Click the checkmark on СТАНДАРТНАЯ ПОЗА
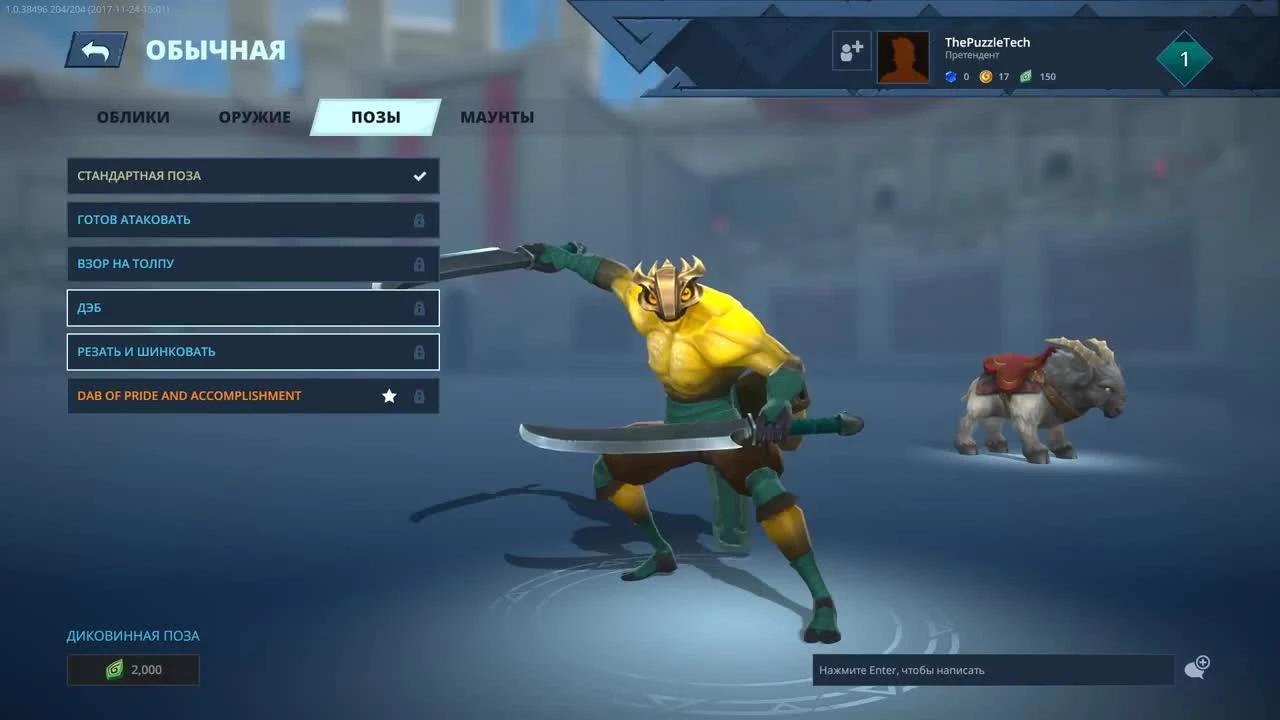 point(419,175)
